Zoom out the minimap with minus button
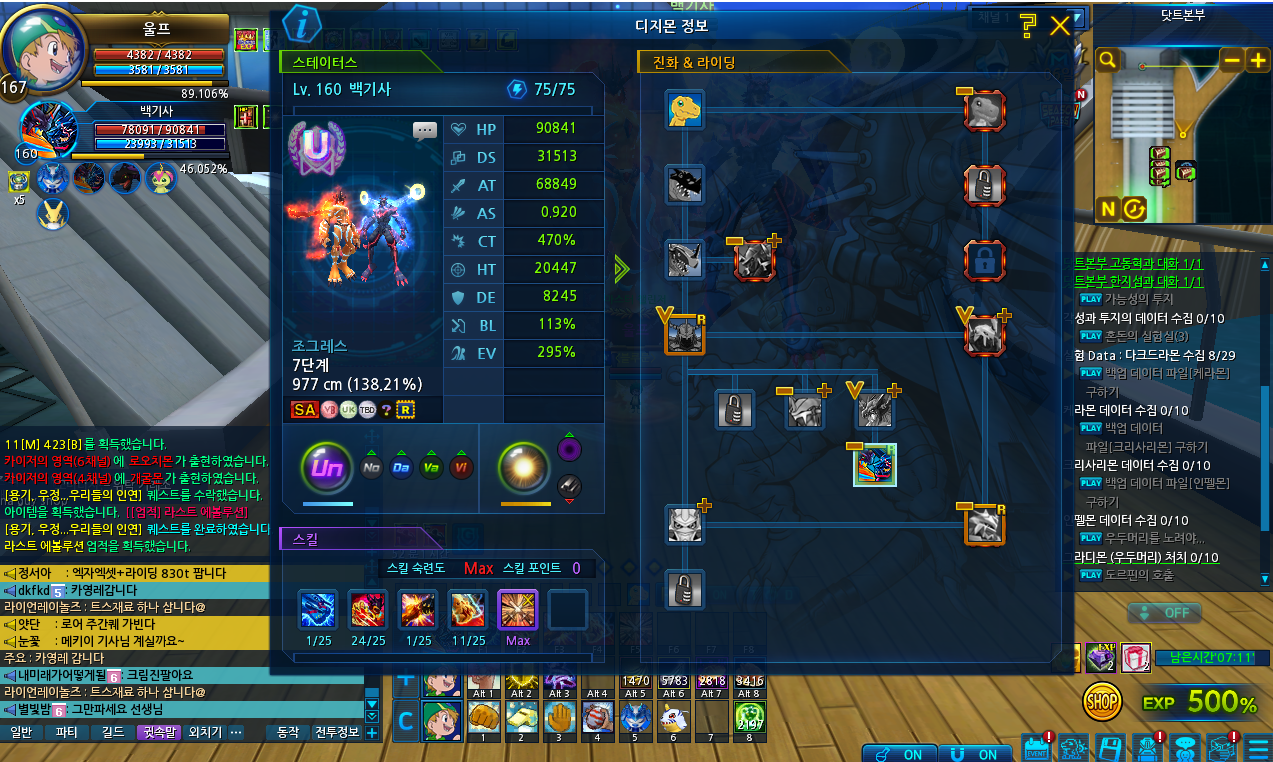This screenshot has width=1273, height=762. [1231, 60]
